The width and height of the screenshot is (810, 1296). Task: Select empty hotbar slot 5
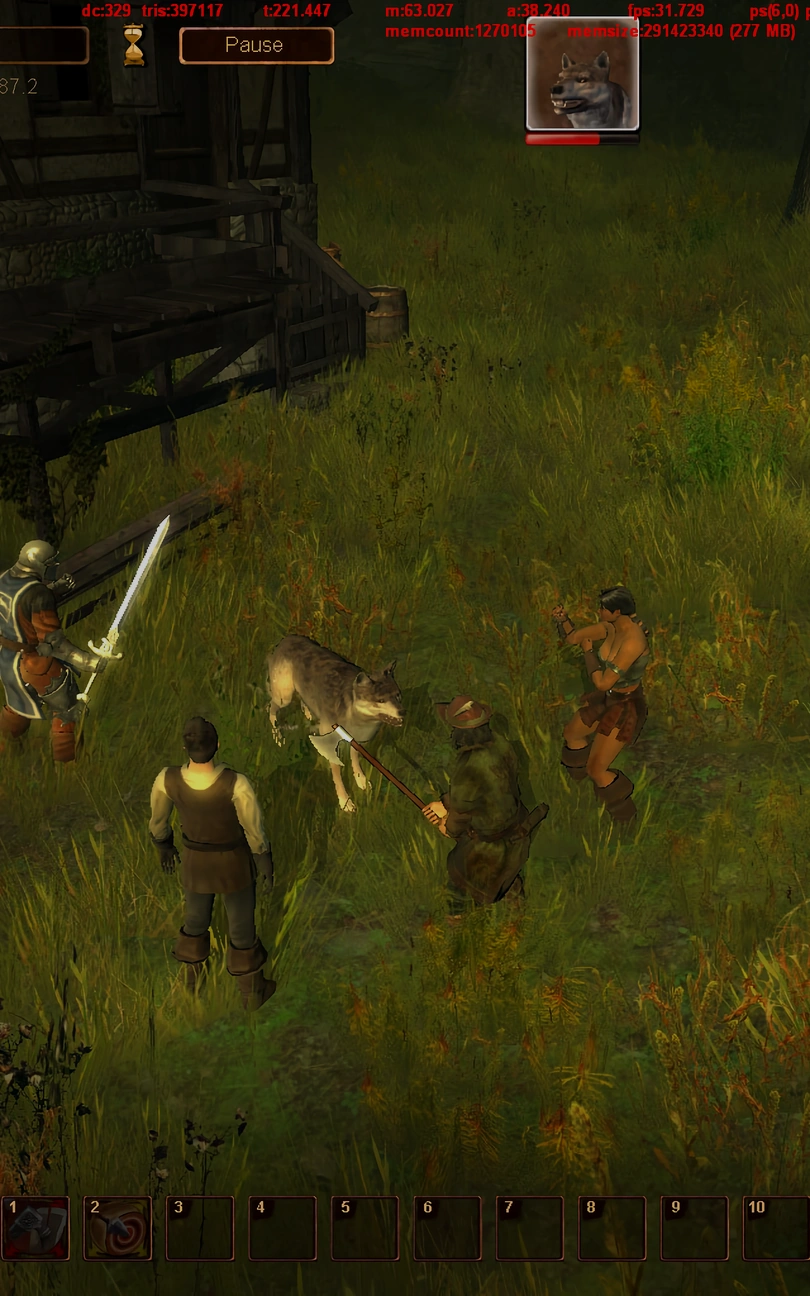pos(365,1229)
